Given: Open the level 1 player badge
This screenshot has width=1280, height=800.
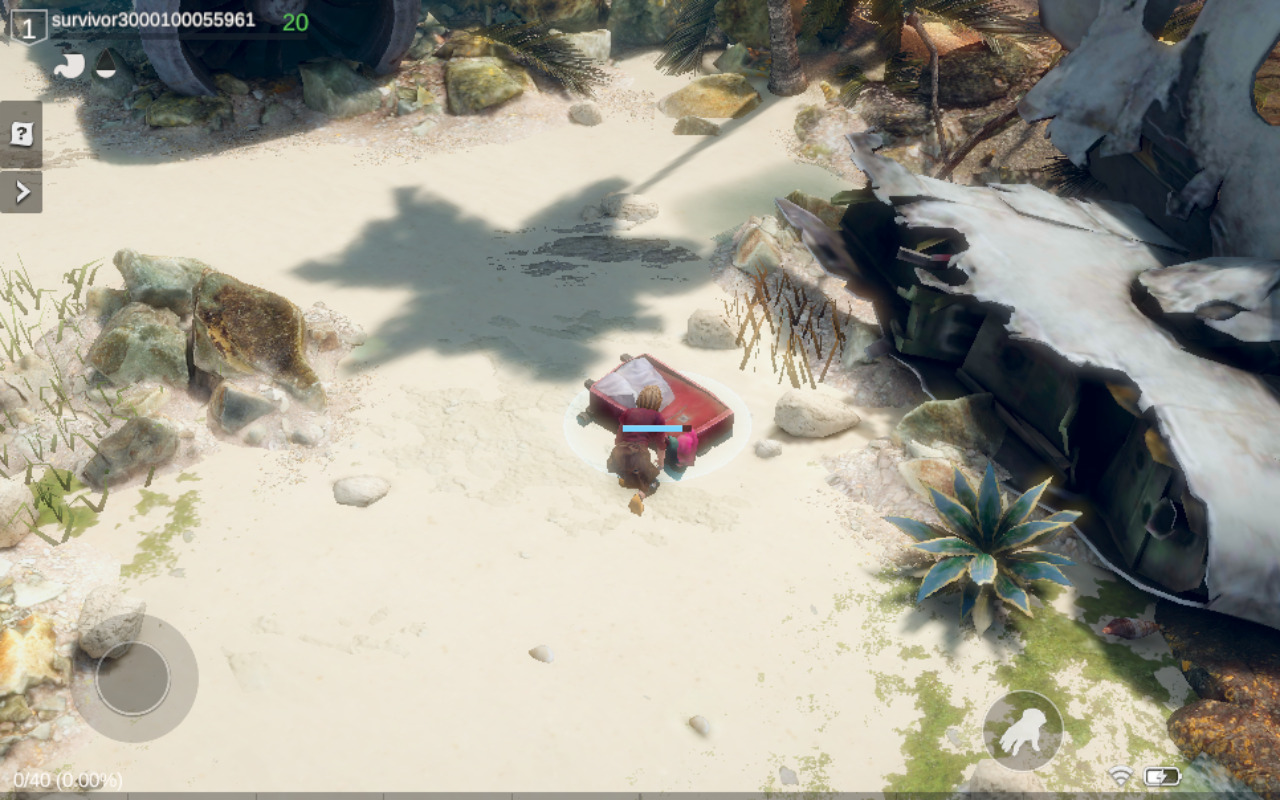Looking at the screenshot, I should point(28,26).
